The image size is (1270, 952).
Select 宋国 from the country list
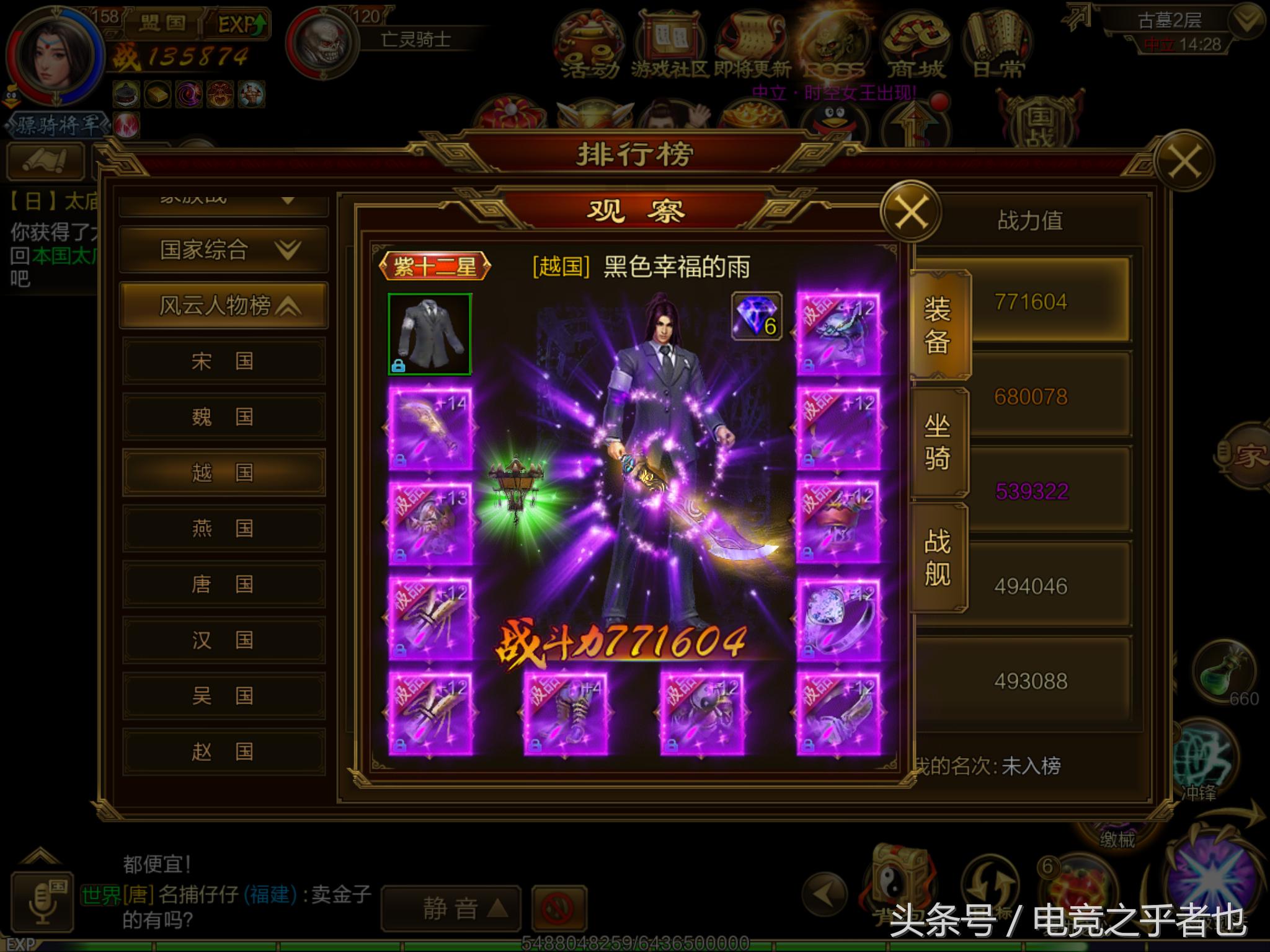click(223, 361)
